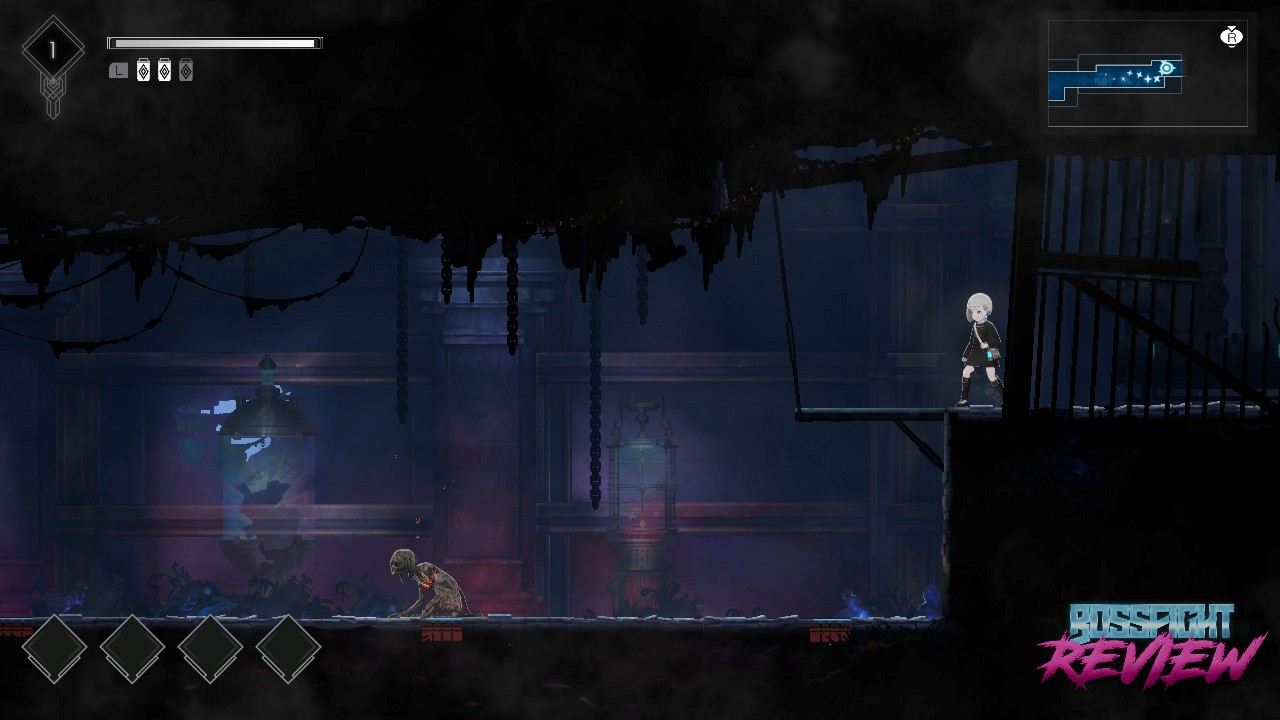The height and width of the screenshot is (720, 1280).
Task: Click the level 1 diamond emblem
Action: tap(52, 51)
